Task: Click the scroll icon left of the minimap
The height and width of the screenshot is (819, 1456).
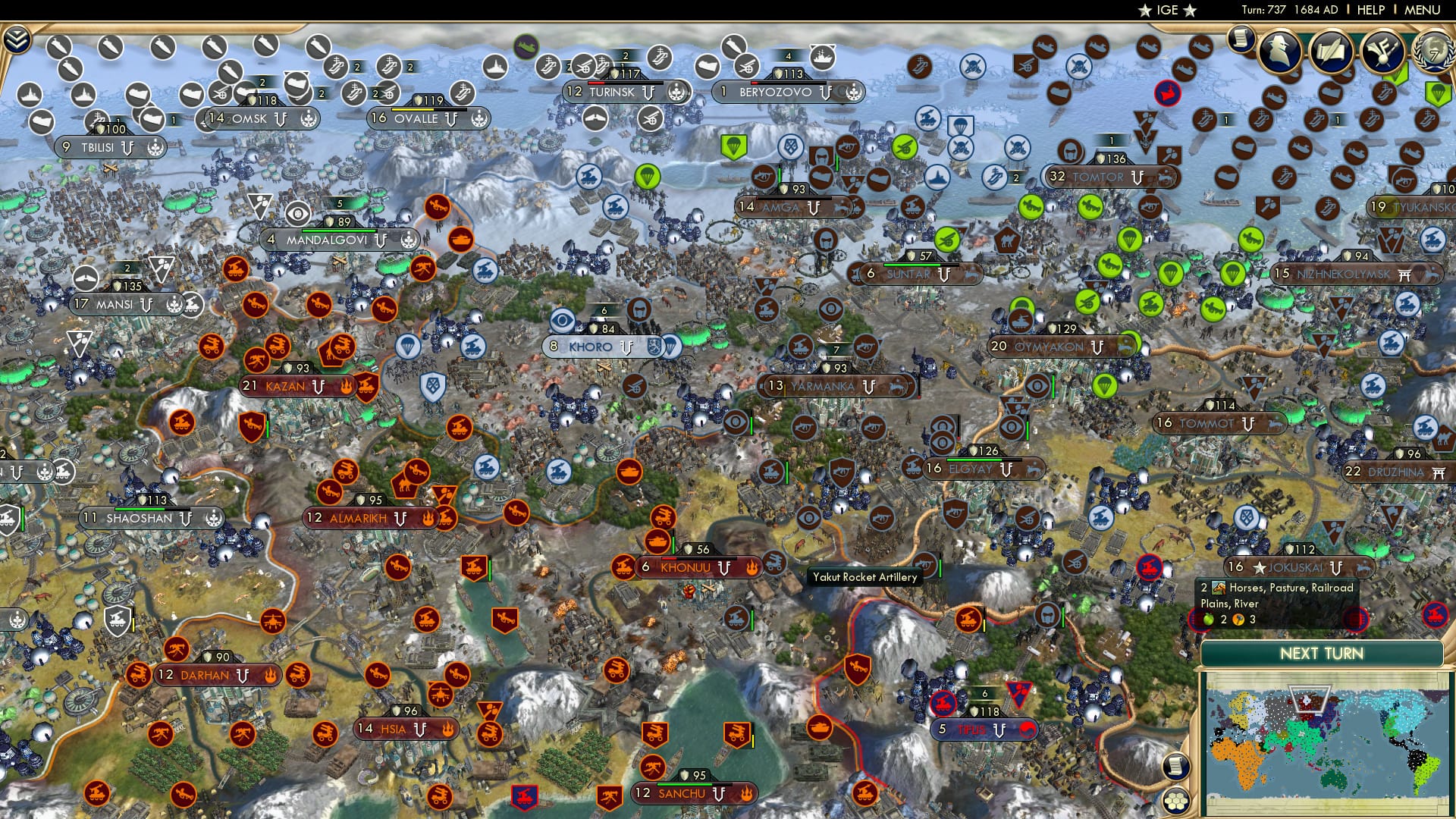Action: 1175,766
